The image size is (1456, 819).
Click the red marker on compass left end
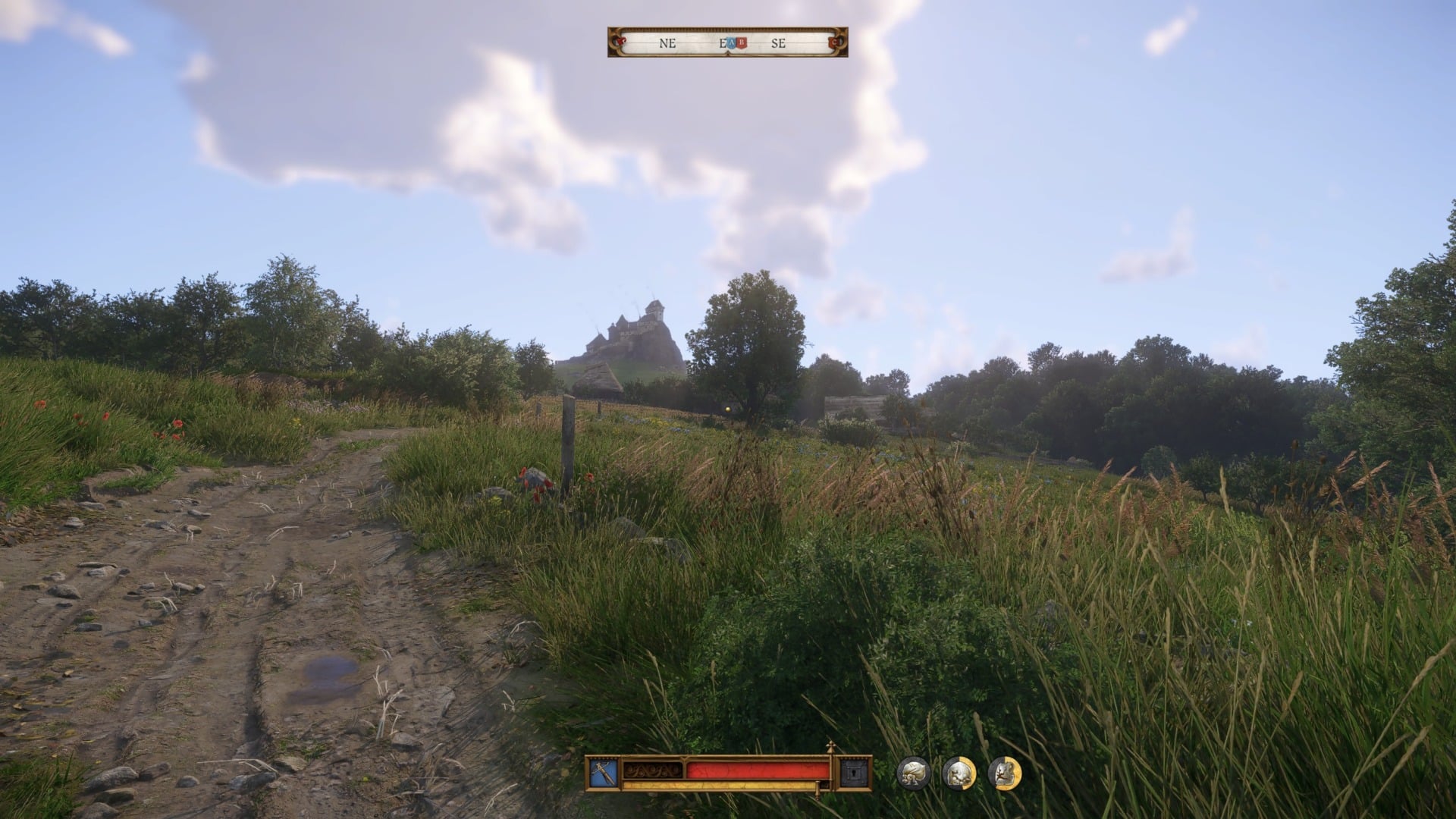[620, 39]
